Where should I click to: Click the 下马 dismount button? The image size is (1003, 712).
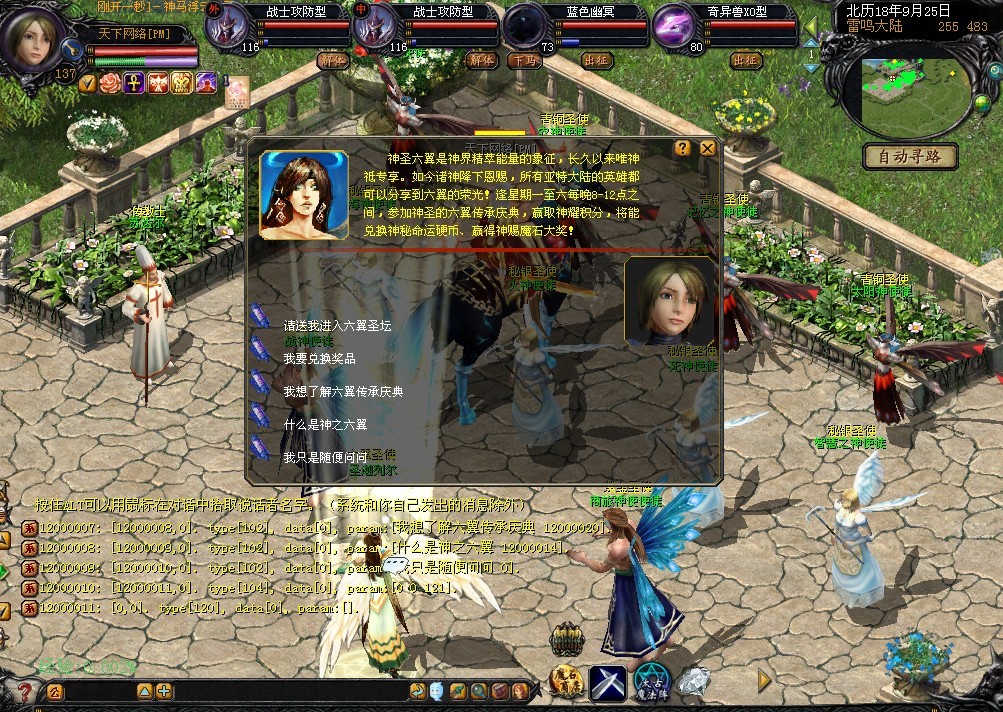click(x=523, y=60)
